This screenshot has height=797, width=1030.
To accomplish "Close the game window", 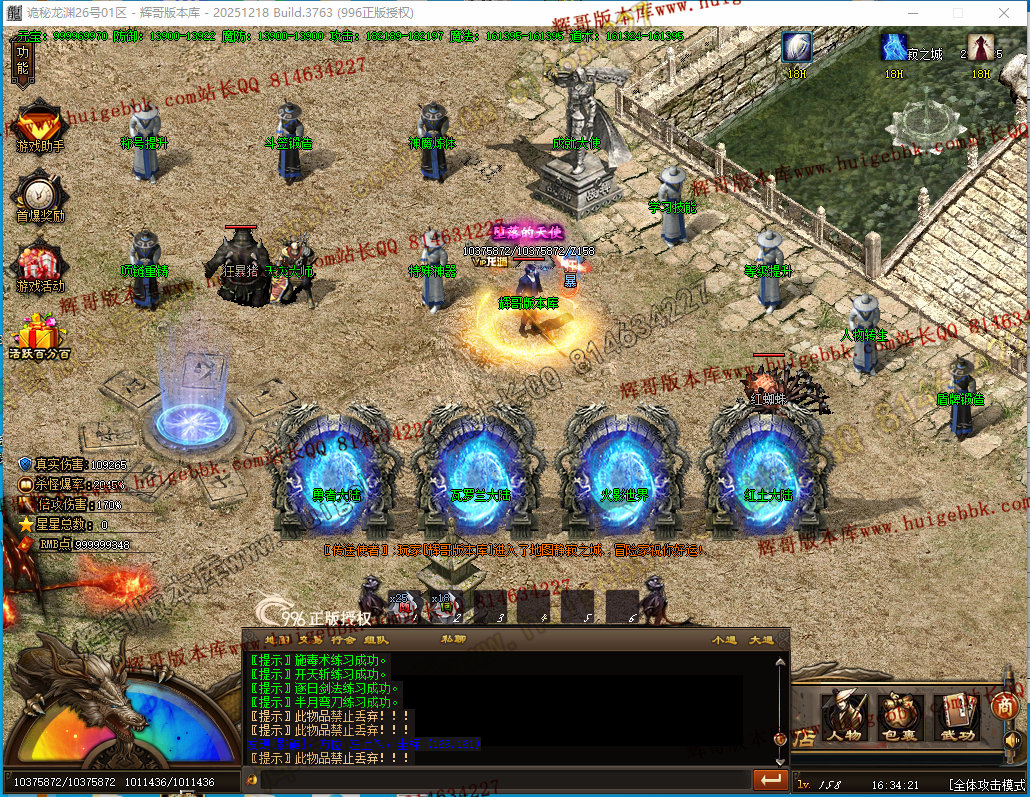I will [1005, 13].
